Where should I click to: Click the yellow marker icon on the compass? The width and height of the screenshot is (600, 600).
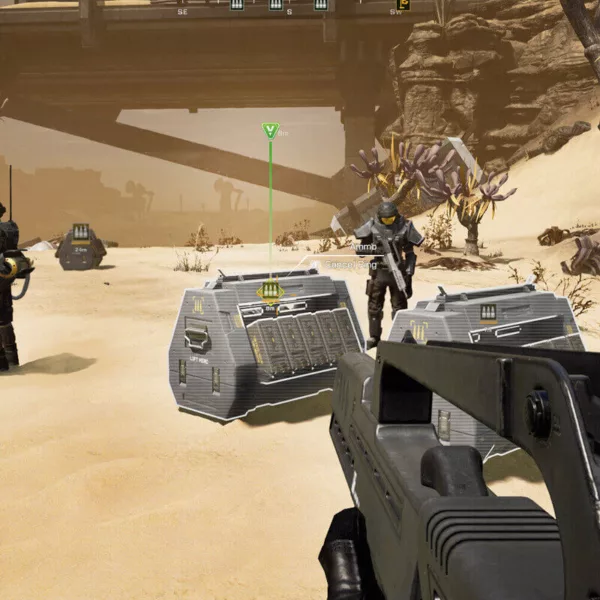[403, 5]
